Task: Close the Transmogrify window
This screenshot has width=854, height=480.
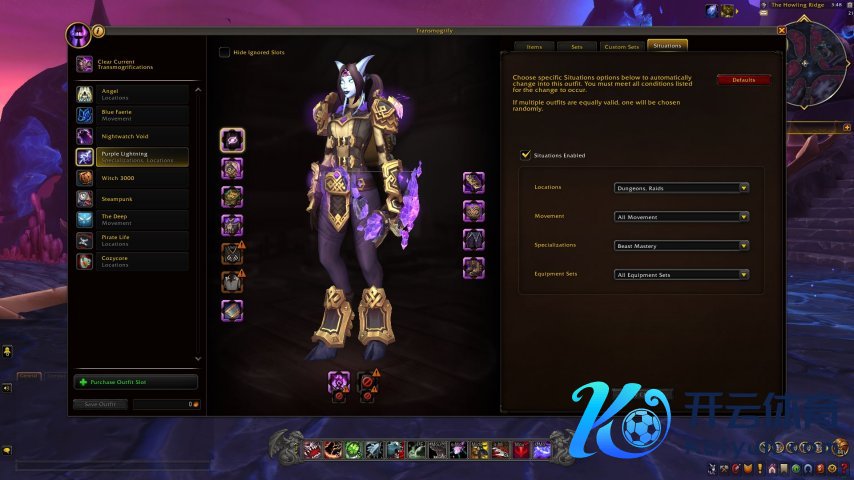Action: click(781, 31)
